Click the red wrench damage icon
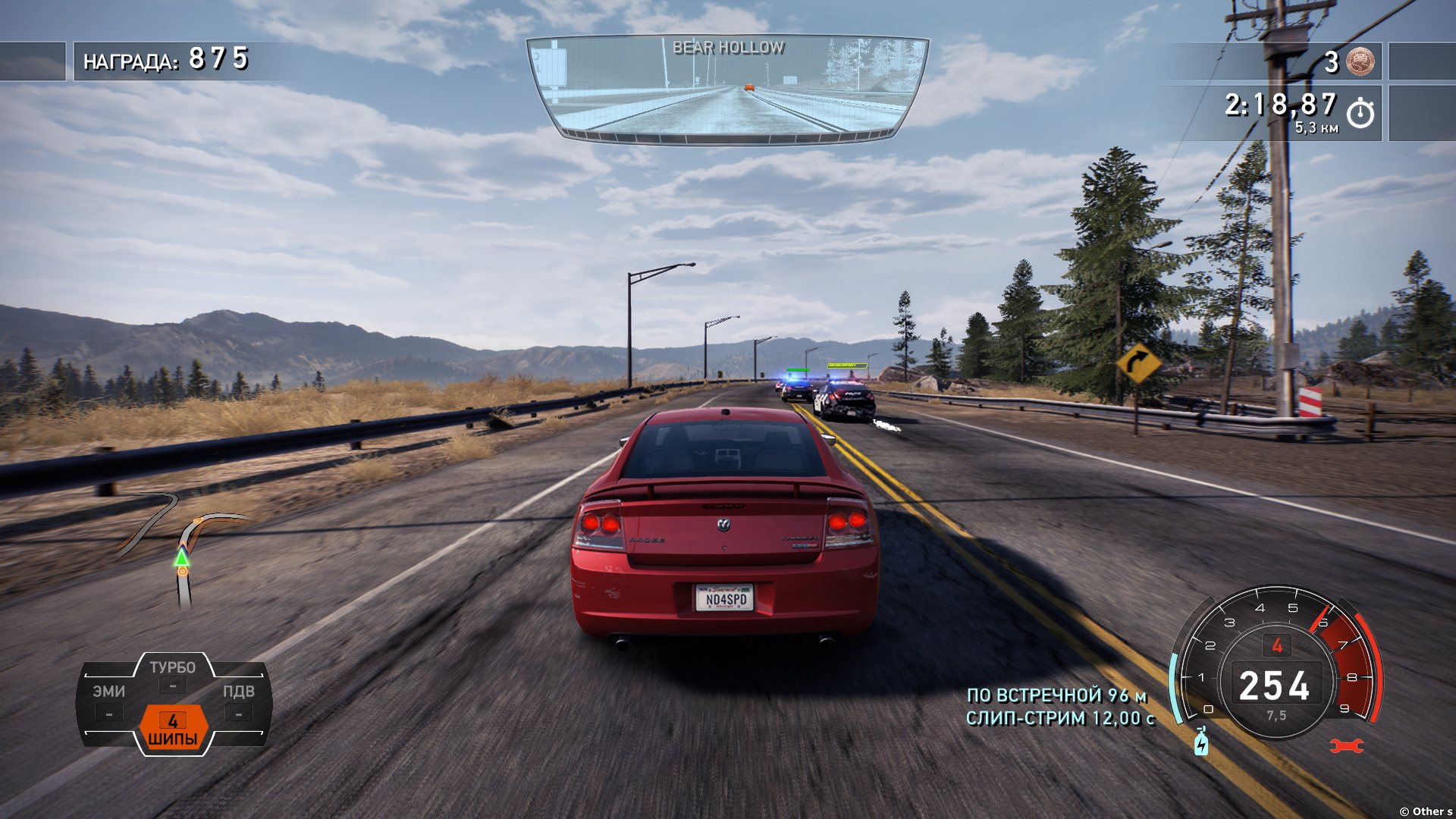1456x819 pixels. (1347, 746)
